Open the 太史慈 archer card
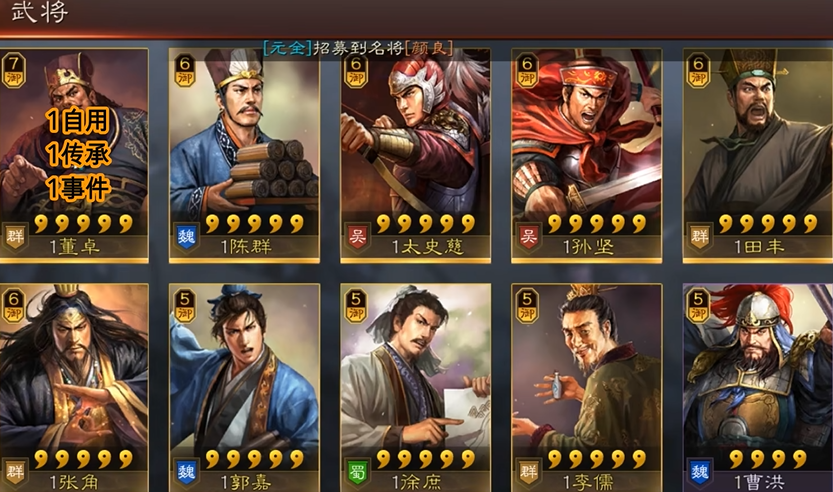This screenshot has height=492, width=833. [x=415, y=155]
